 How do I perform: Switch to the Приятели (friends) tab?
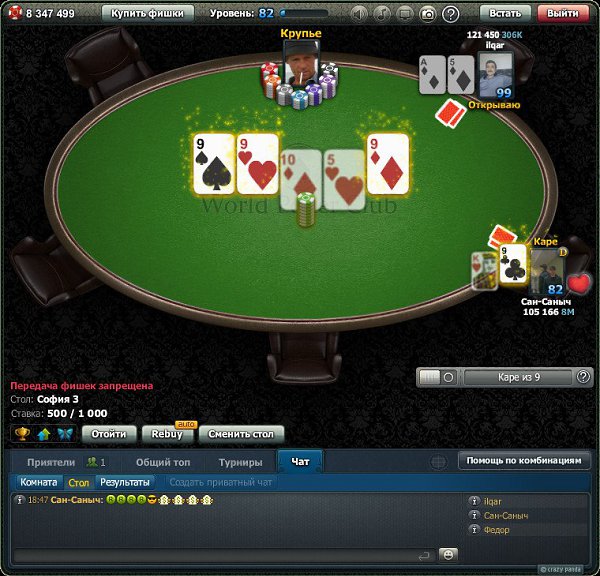[x=51, y=462]
